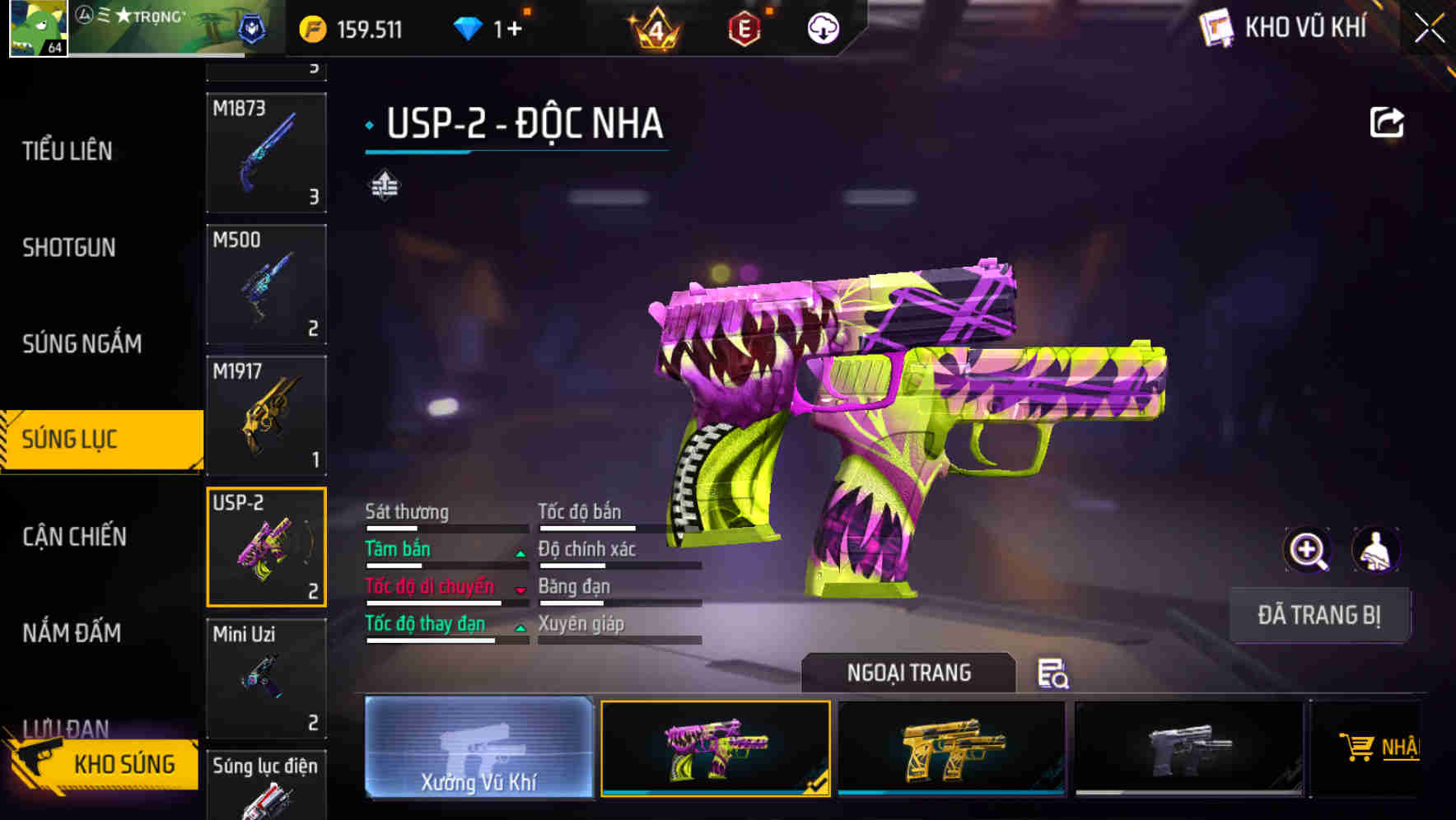The width and height of the screenshot is (1456, 820).
Task: Select the ĐÃ TRANG BỊ equipped state button
Action: (x=1319, y=614)
